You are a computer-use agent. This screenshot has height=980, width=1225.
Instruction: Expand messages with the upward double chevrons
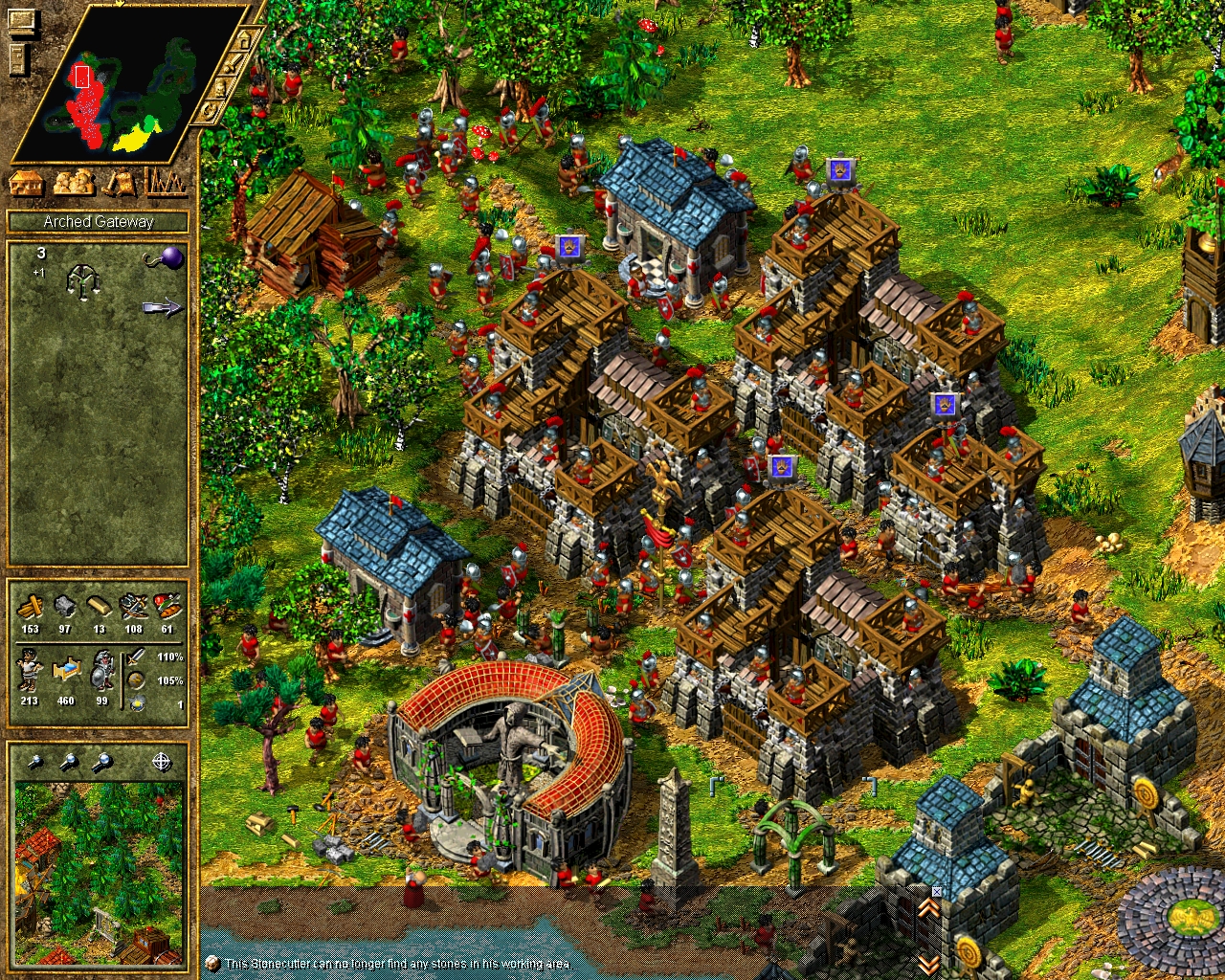coord(929,907)
